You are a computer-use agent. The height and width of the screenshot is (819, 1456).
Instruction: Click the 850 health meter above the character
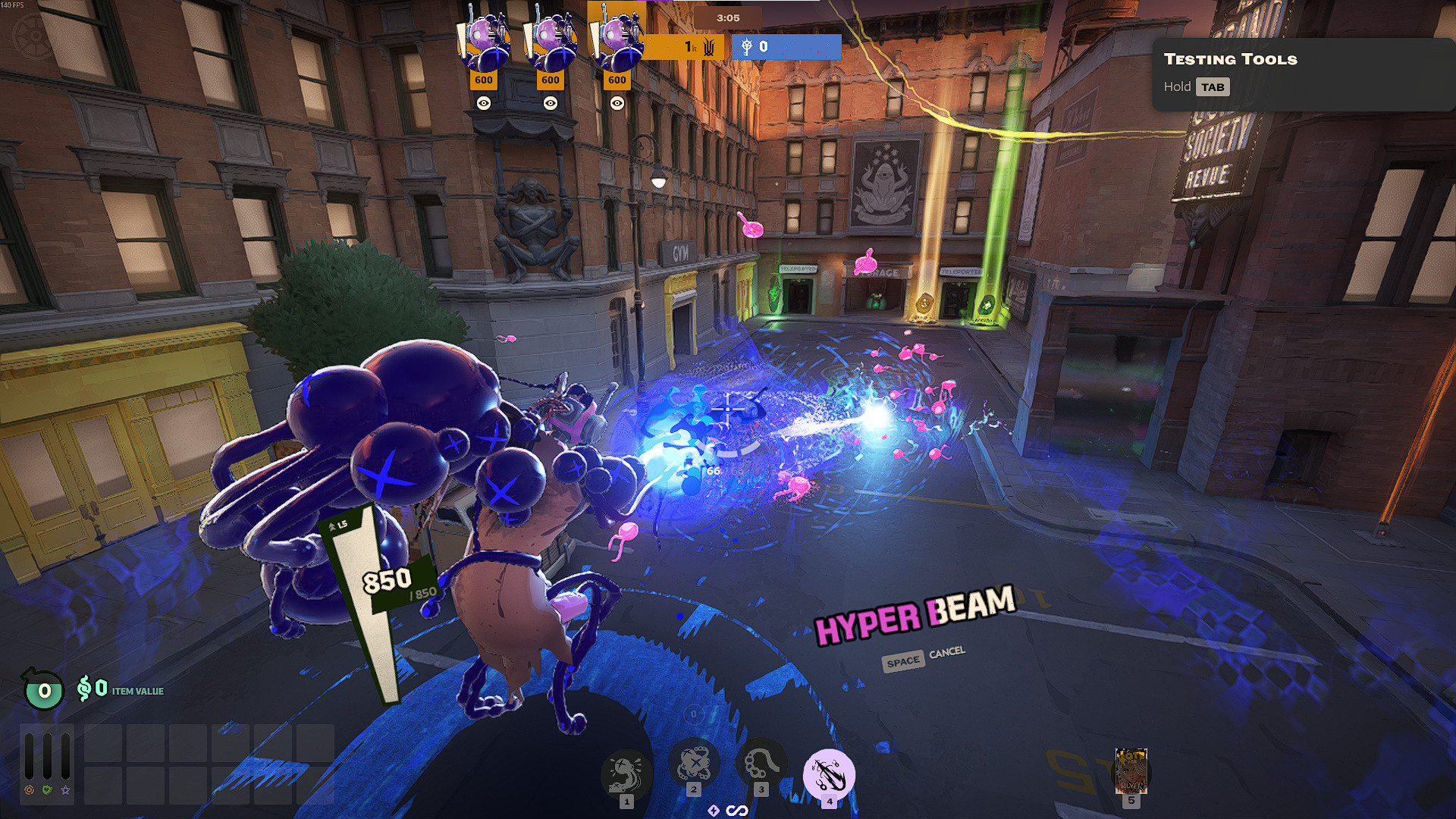387,580
